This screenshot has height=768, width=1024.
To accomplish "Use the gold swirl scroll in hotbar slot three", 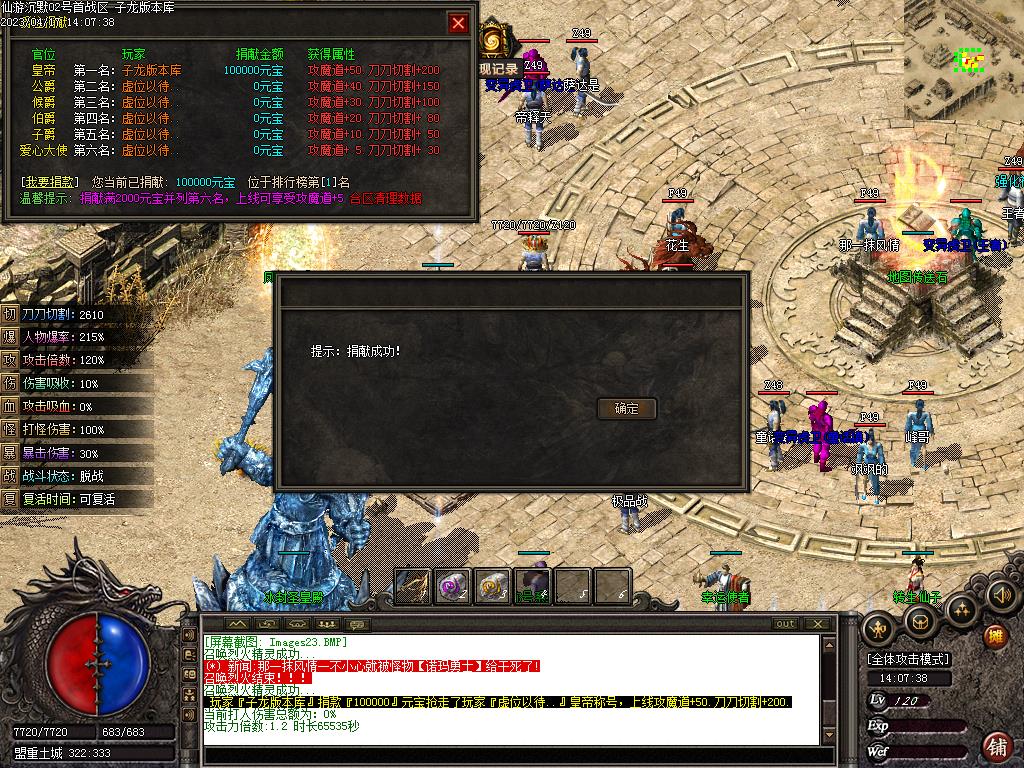I will pyautogui.click(x=492, y=586).
